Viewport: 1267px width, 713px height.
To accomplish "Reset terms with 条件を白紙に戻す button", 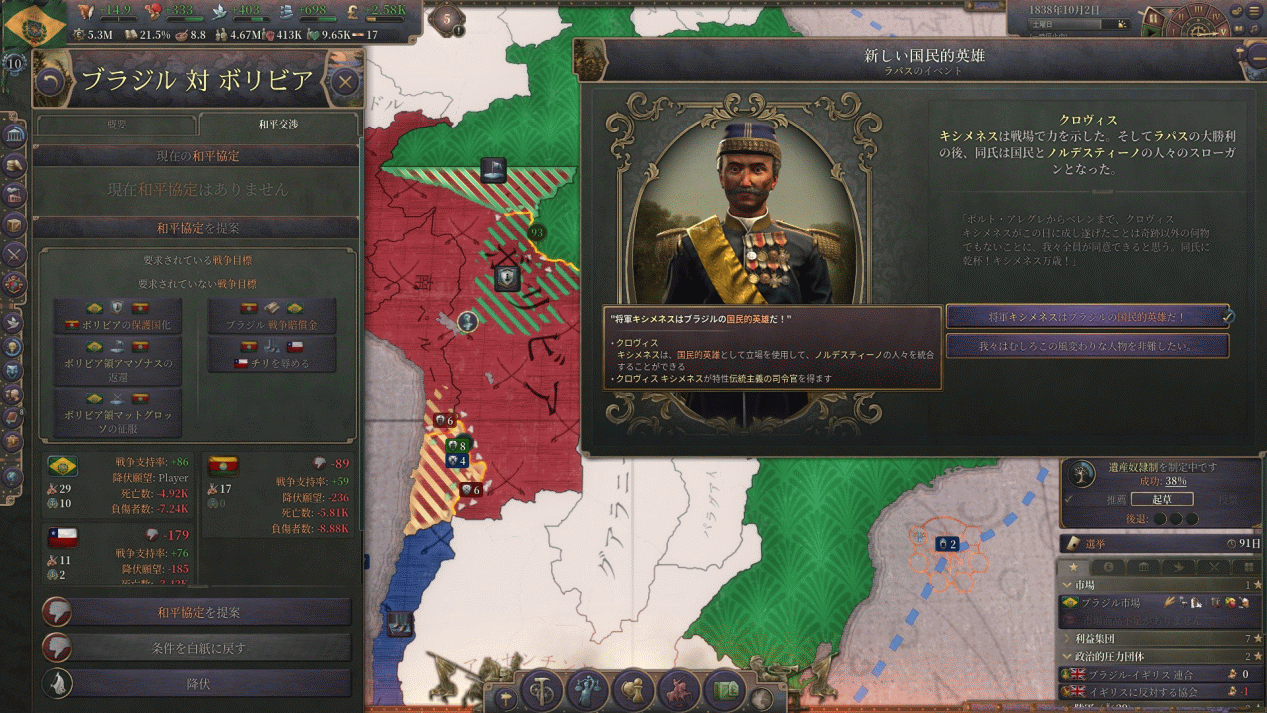I will click(198, 648).
